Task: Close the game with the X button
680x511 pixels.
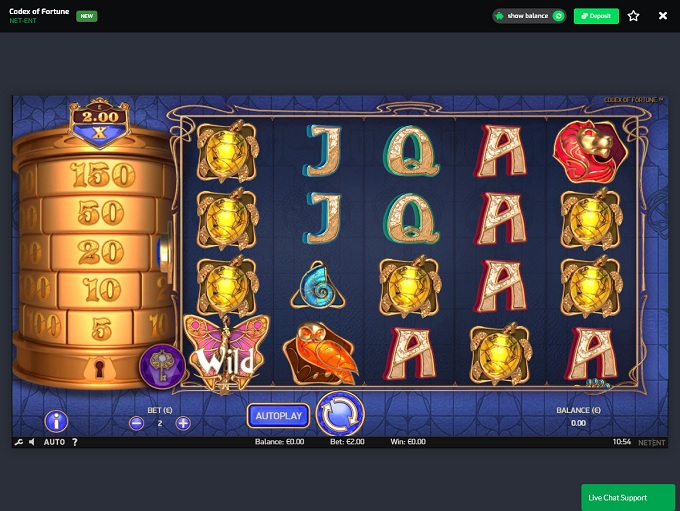Action: 663,16
